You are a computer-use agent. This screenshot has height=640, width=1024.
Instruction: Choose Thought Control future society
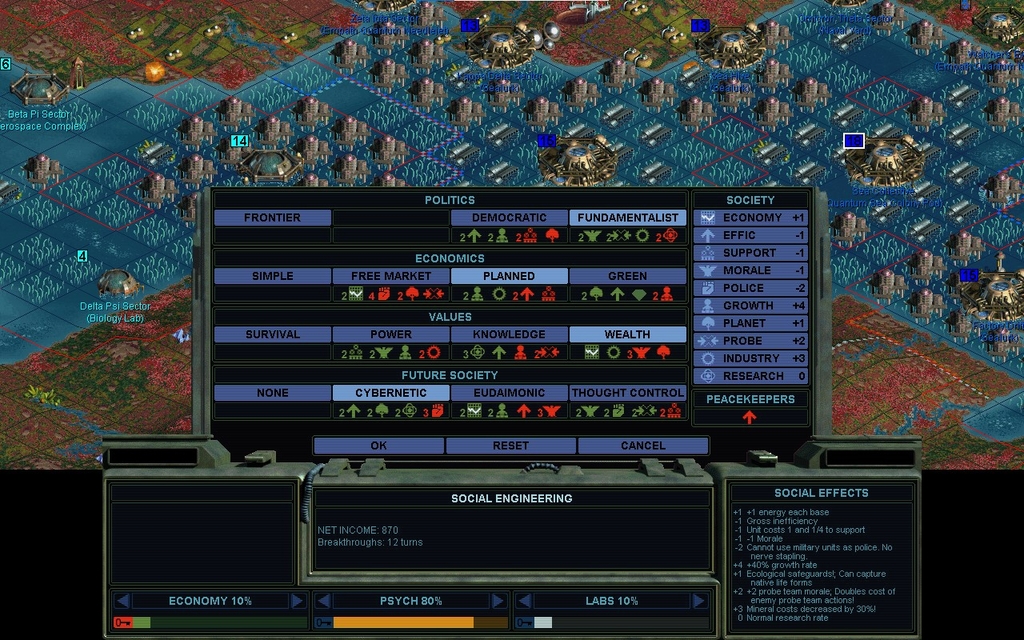(628, 394)
